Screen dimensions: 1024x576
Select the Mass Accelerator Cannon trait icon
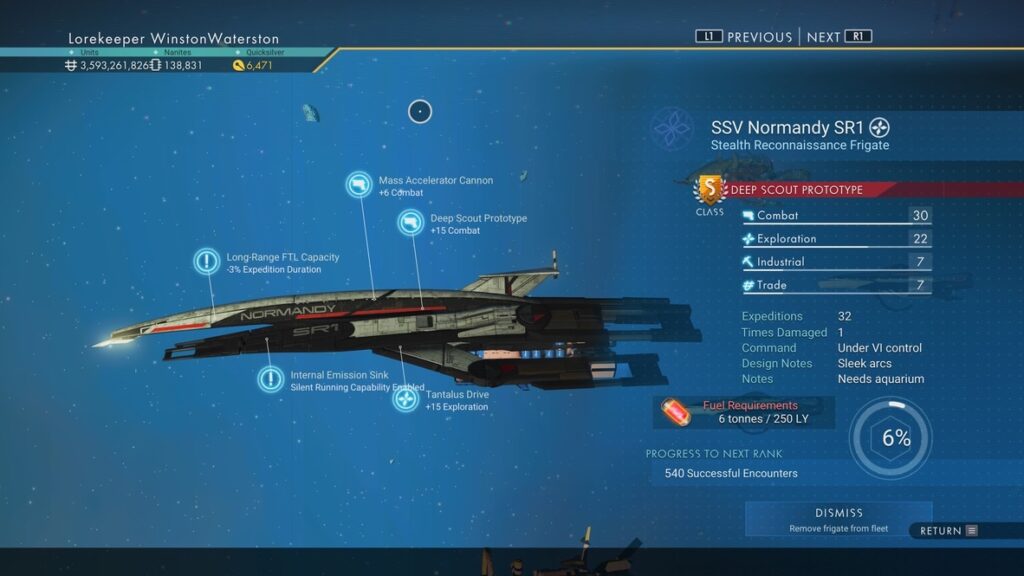tap(360, 185)
